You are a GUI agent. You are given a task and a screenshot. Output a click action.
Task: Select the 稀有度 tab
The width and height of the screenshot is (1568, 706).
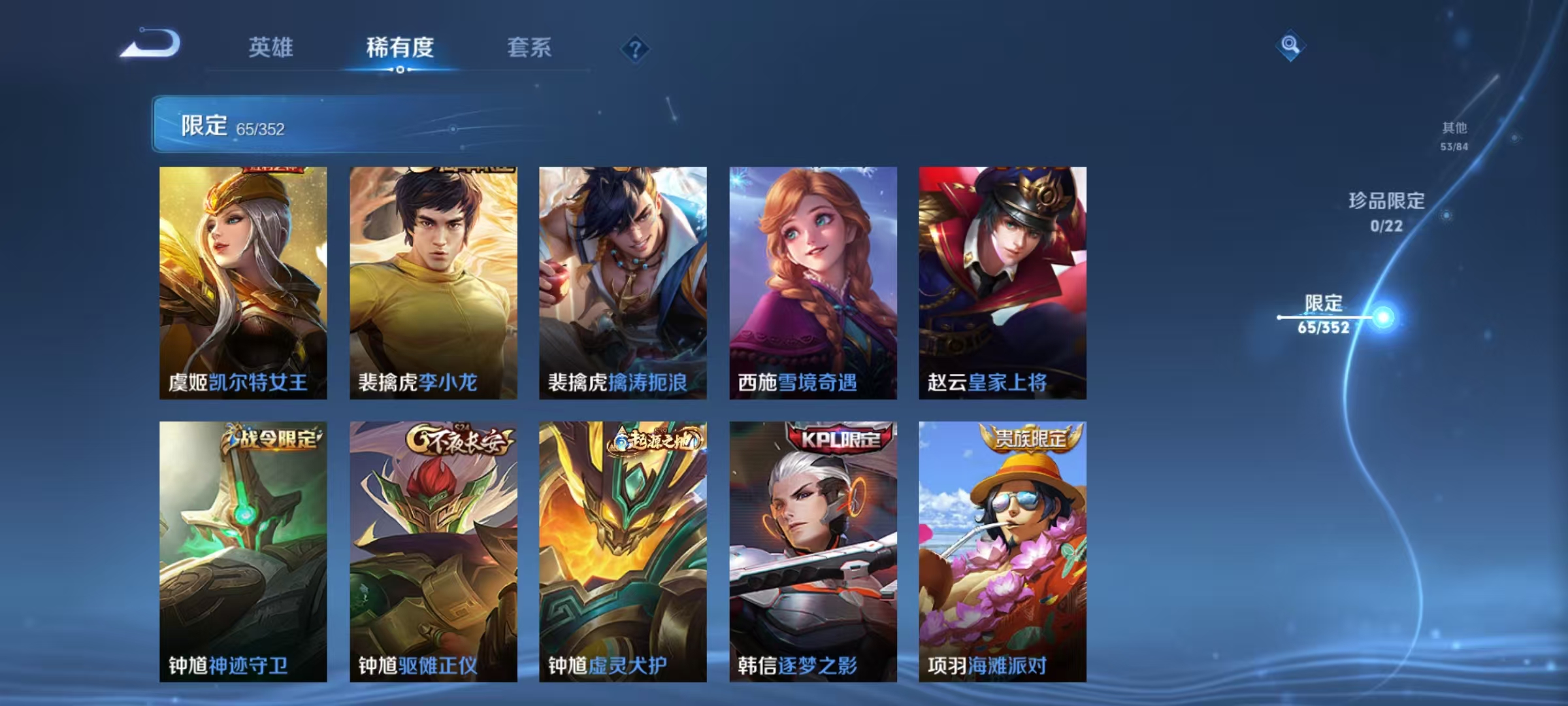point(400,48)
